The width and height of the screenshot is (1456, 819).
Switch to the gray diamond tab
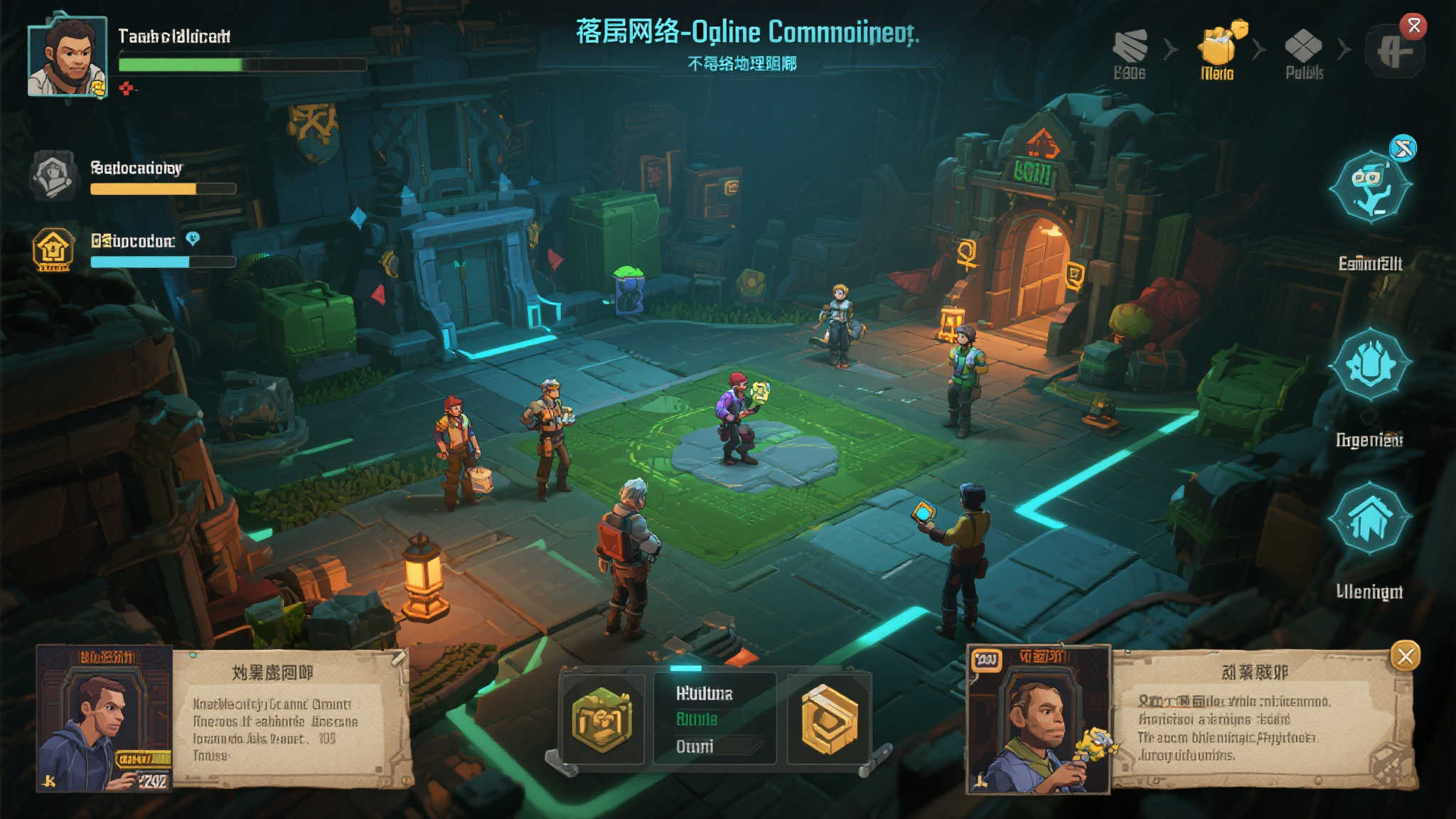tap(1303, 47)
